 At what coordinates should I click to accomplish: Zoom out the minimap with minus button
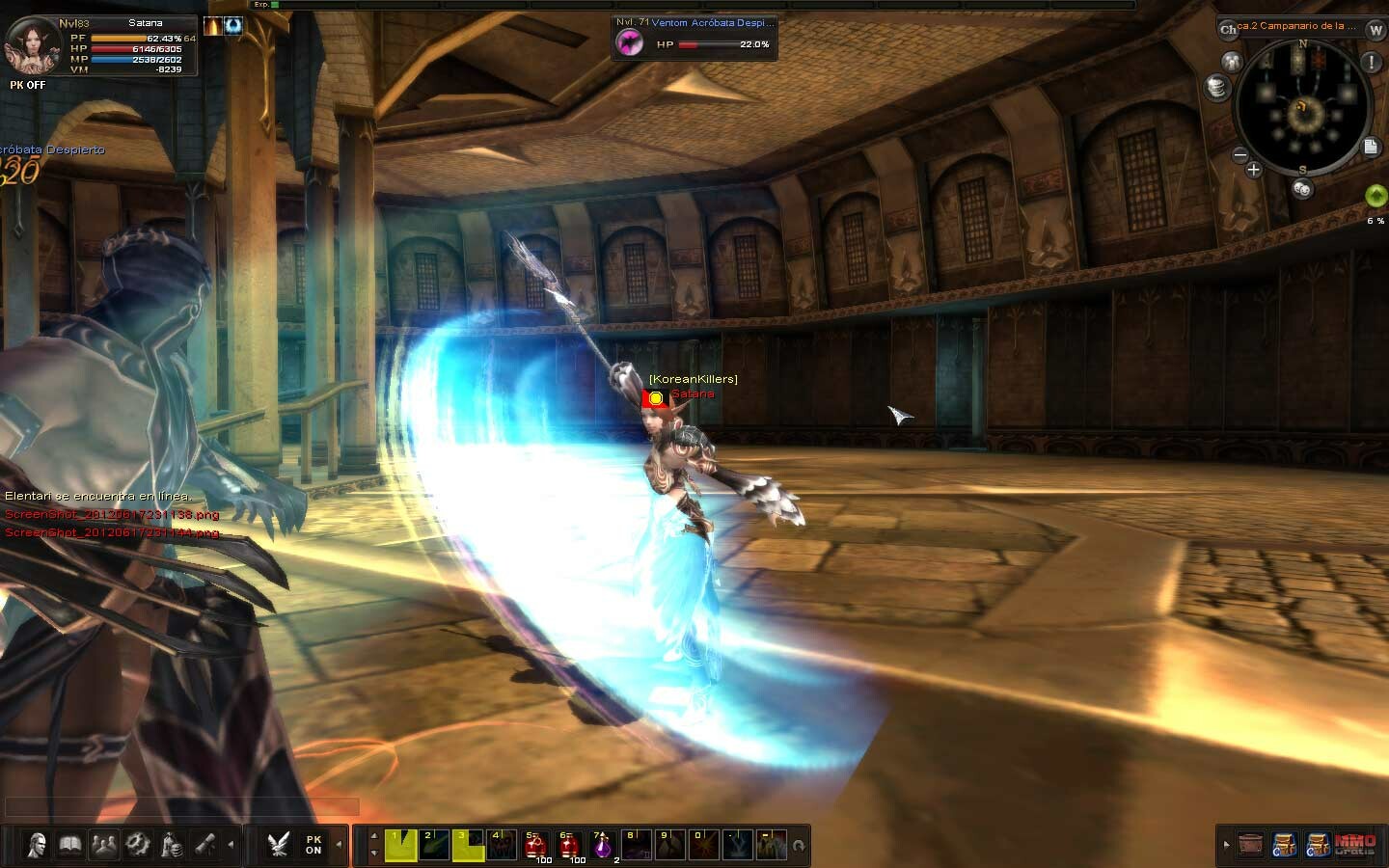[1240, 154]
